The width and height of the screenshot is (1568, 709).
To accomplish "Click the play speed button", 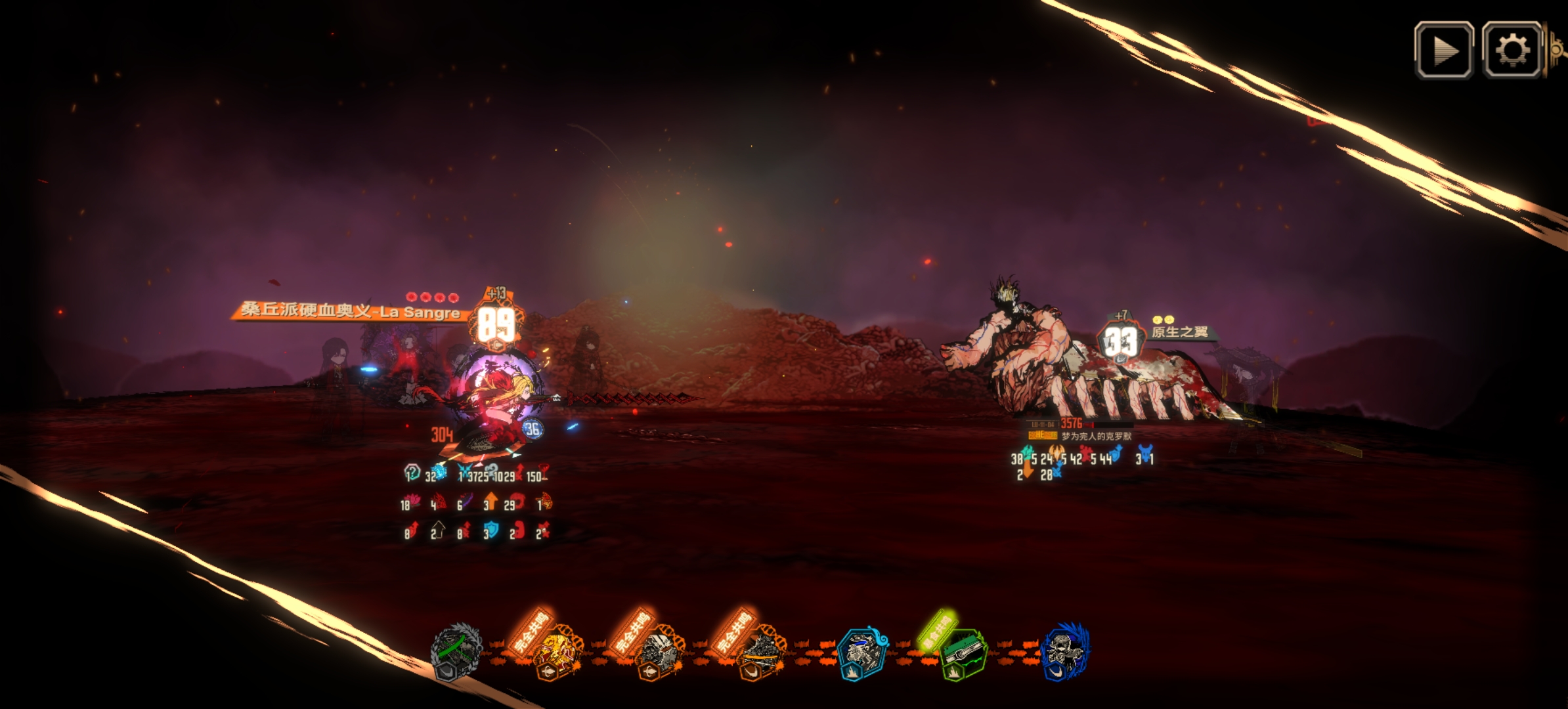I will click(1443, 51).
